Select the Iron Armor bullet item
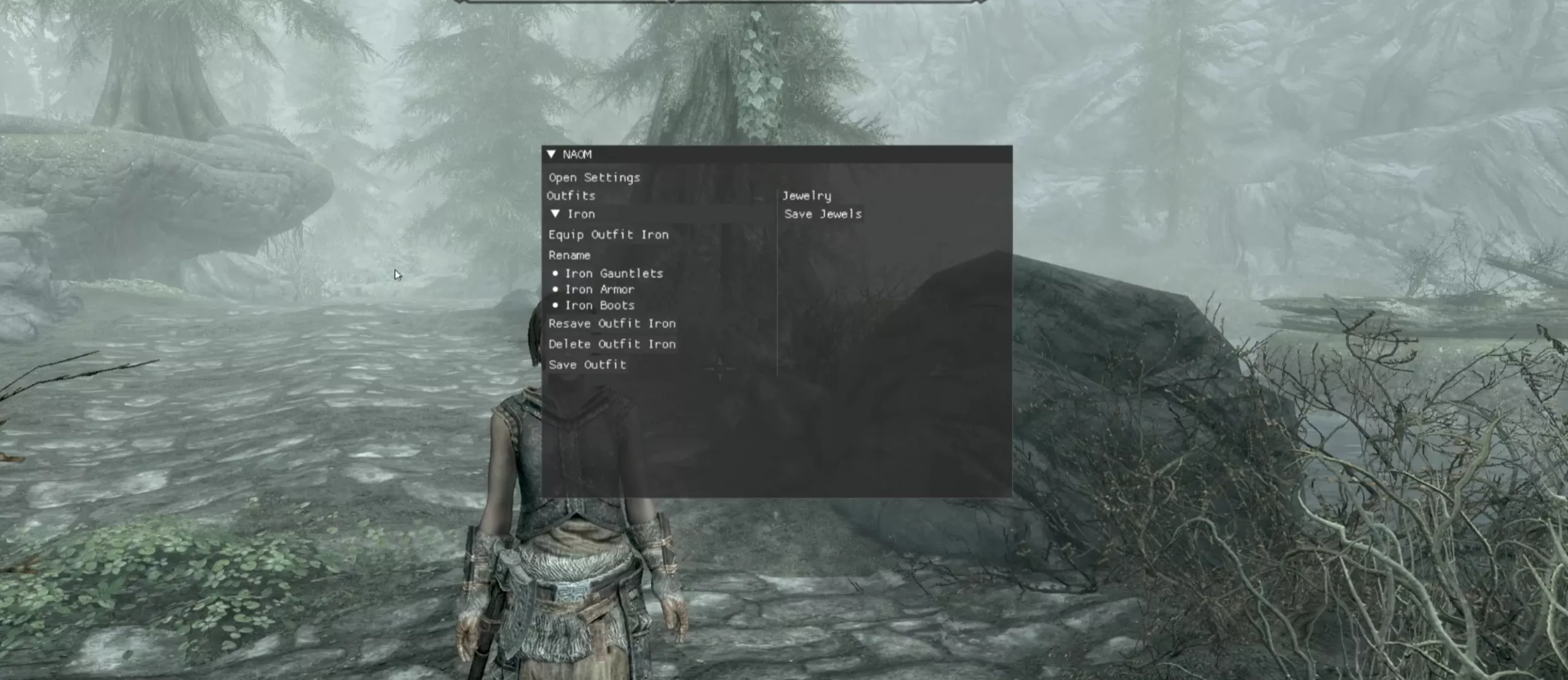1568x680 pixels. 599,289
